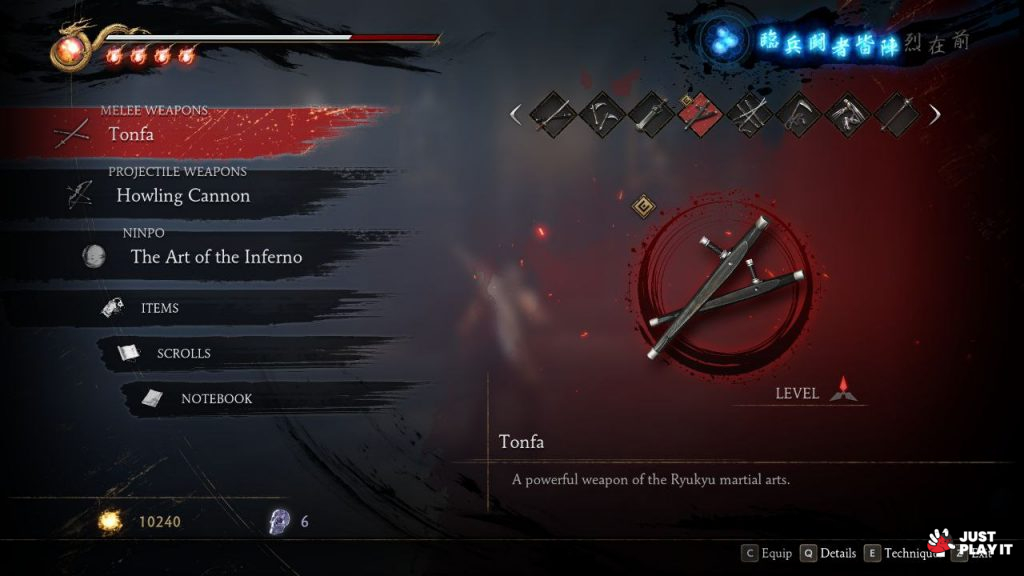Open the Howling Cannon projectile weapons entry

pos(182,196)
